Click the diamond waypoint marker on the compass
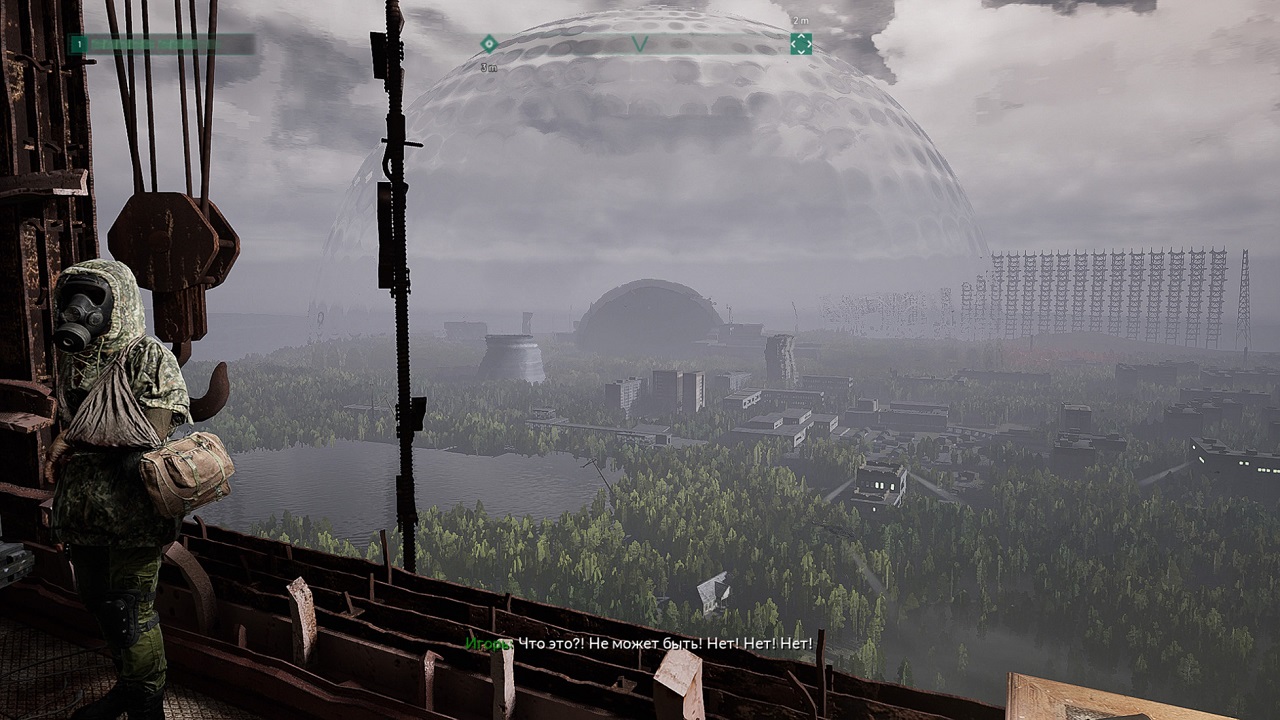1280x720 pixels. pos(489,44)
